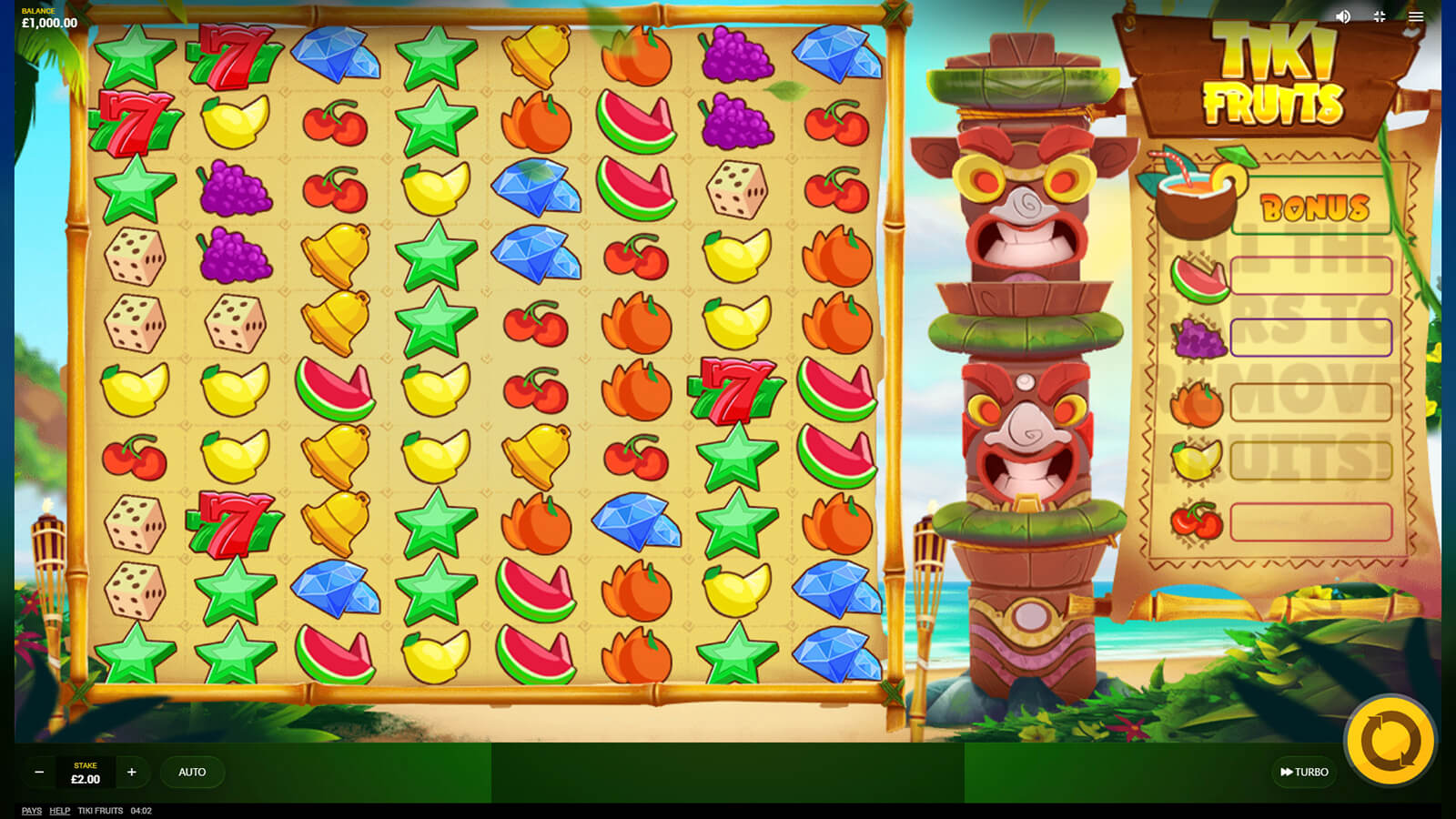The width and height of the screenshot is (1456, 819).
Task: Increase the stake with the plus button
Action: click(132, 772)
